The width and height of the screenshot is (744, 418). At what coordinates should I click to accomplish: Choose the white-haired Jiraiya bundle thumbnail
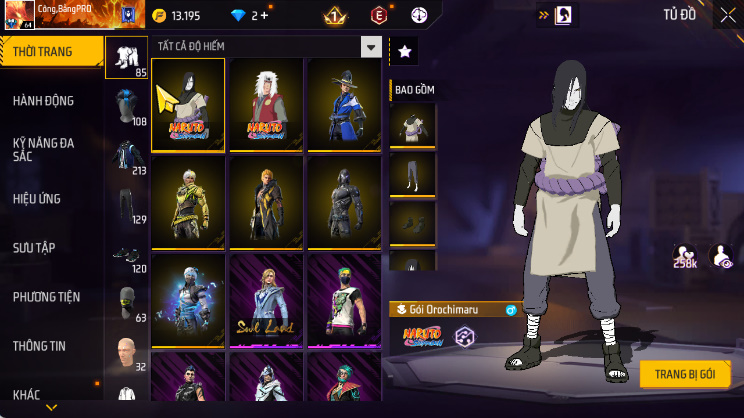(x=266, y=105)
